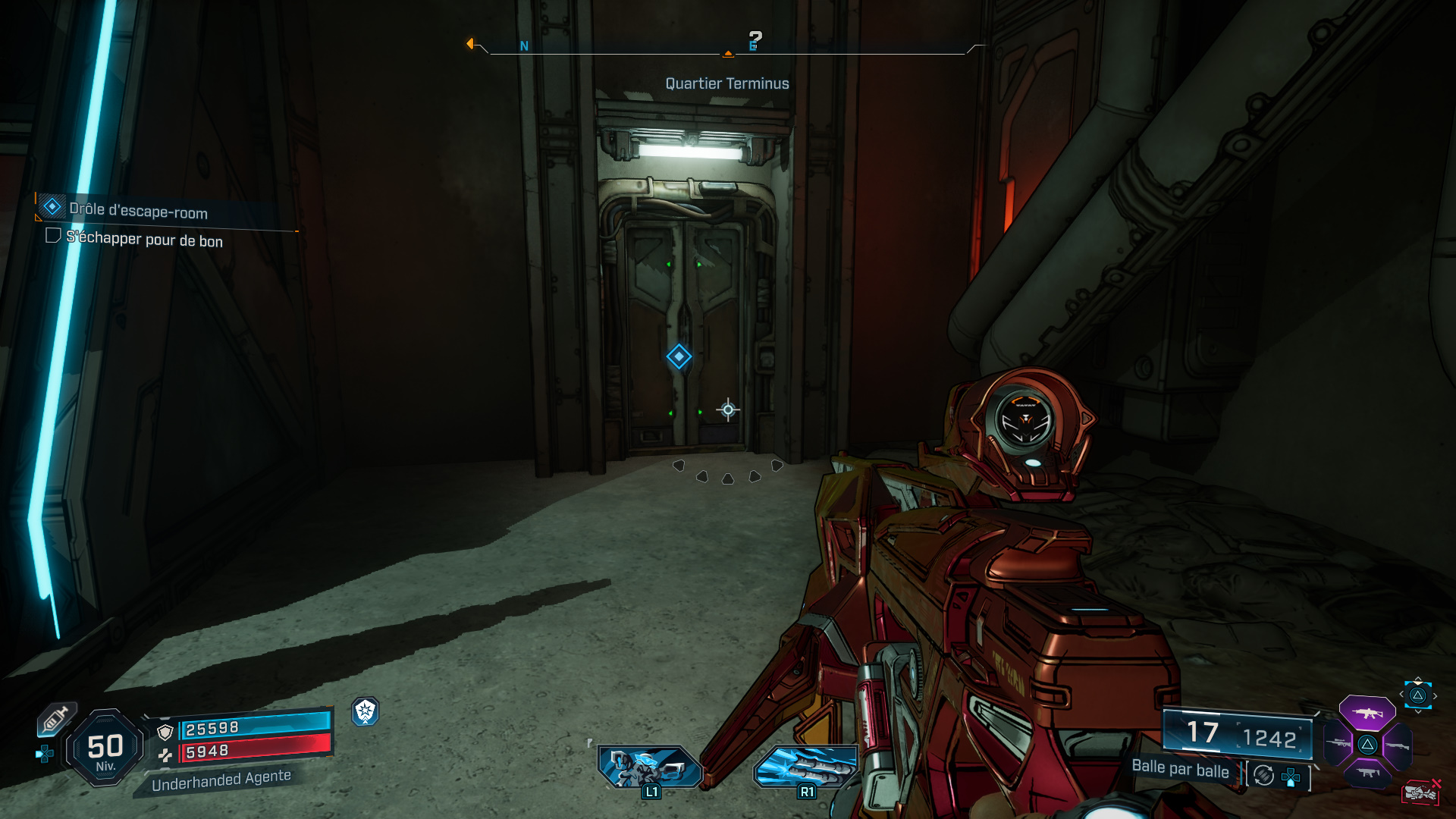Click the Triangle button weapon swap prompt

coord(1417,696)
